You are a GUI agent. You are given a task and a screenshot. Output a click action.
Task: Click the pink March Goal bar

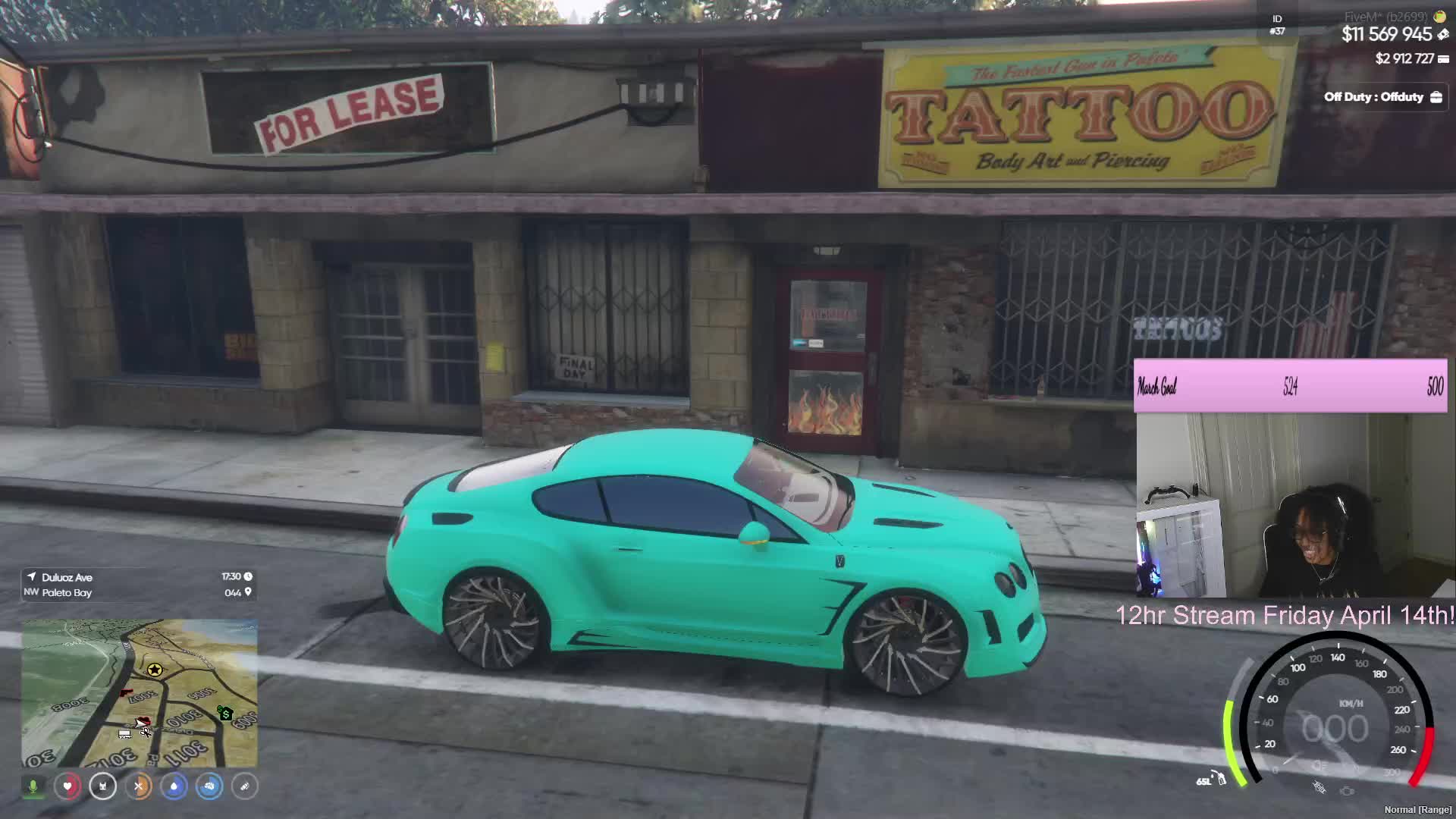[x=1289, y=387]
